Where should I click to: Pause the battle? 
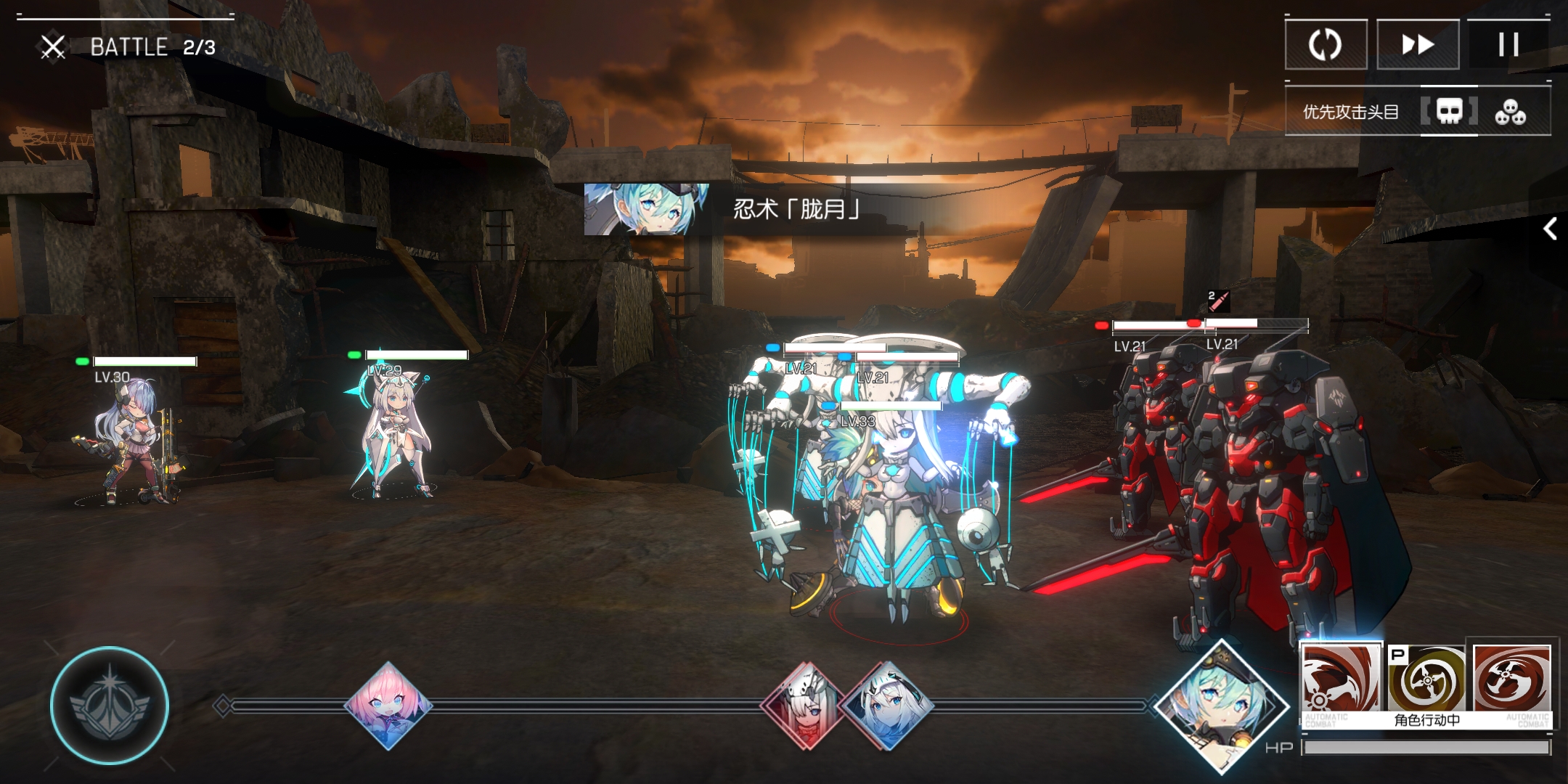(x=1508, y=45)
